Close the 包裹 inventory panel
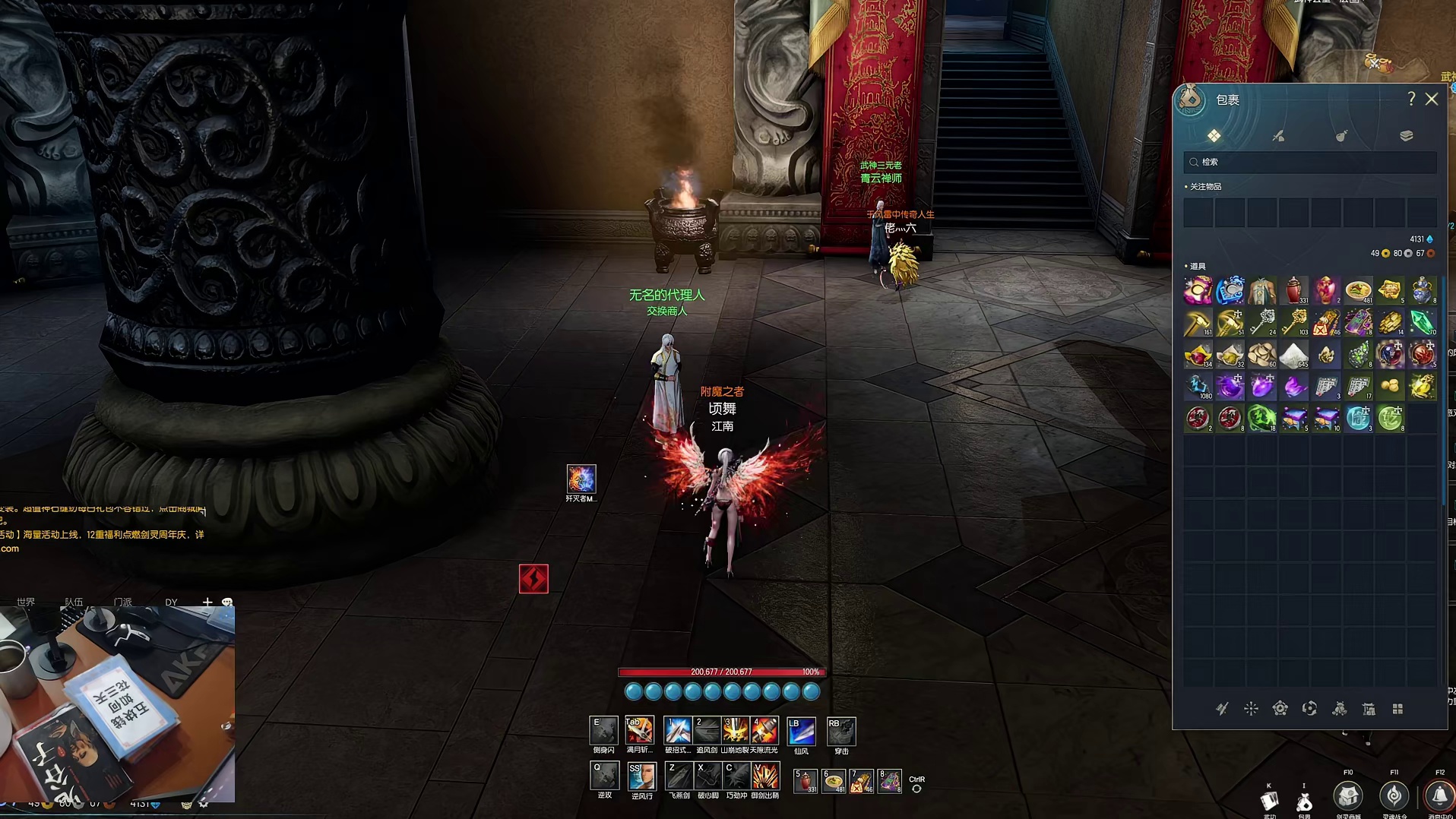 [x=1432, y=100]
